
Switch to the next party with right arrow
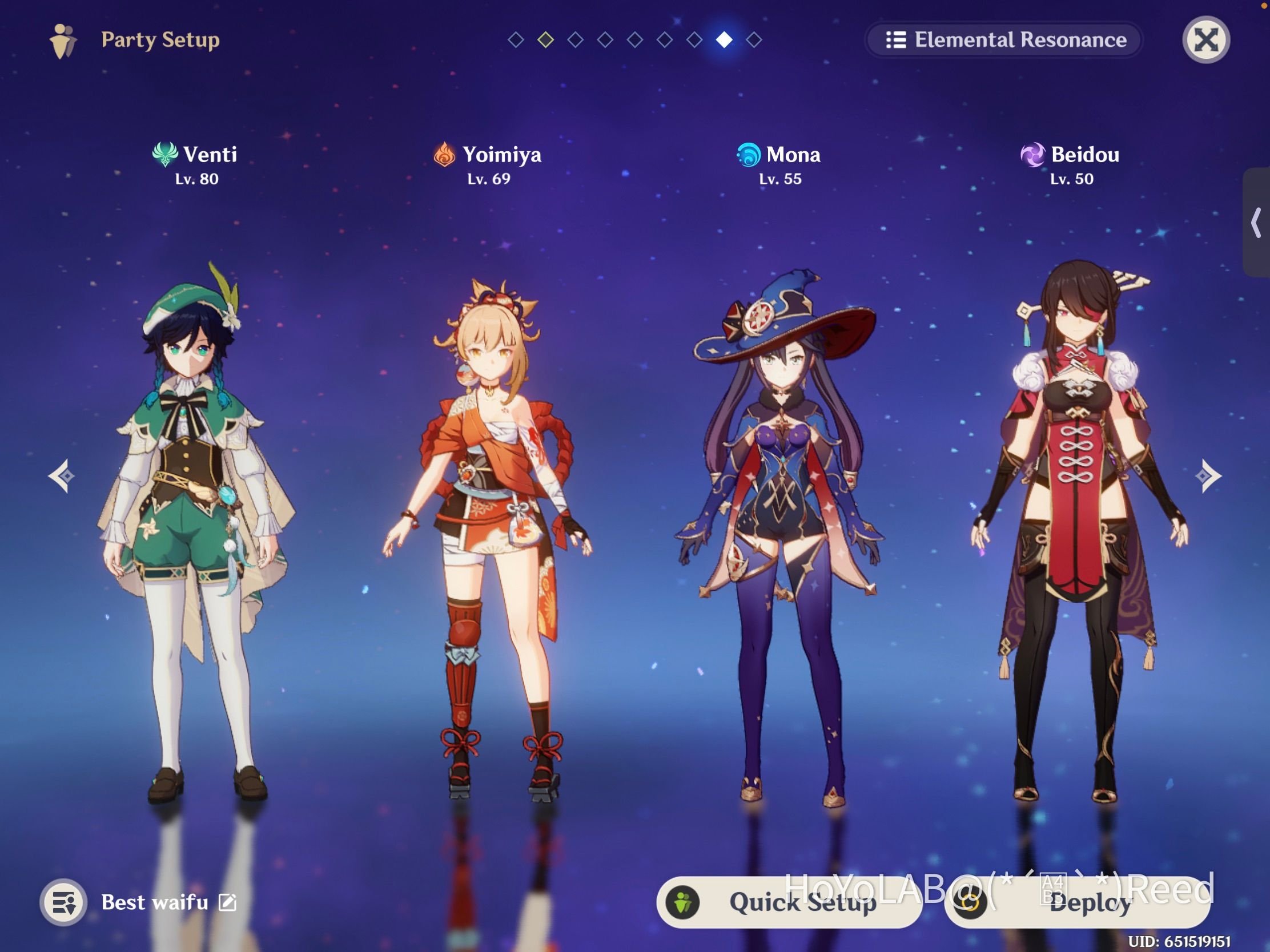pyautogui.click(x=1208, y=475)
